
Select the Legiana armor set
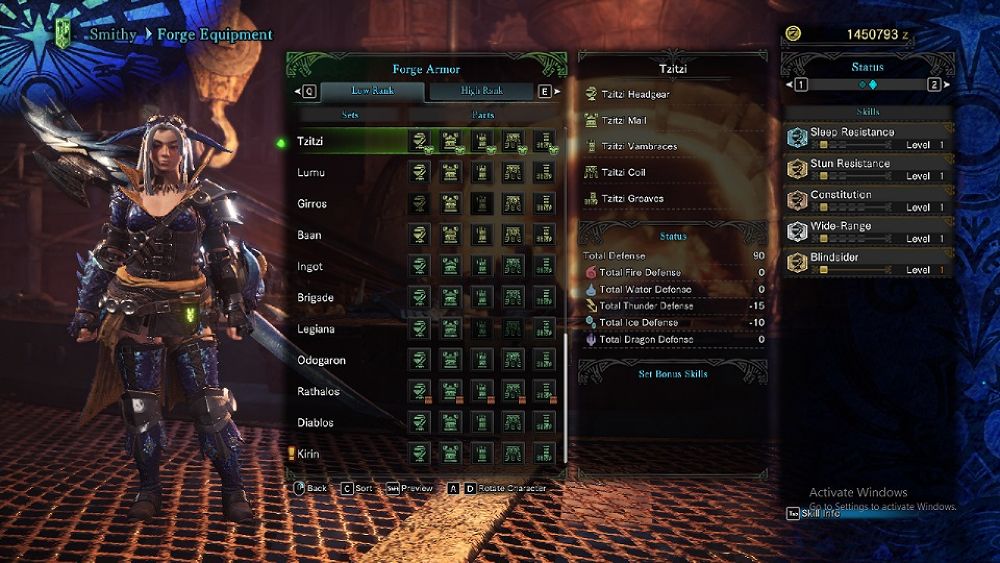point(316,329)
